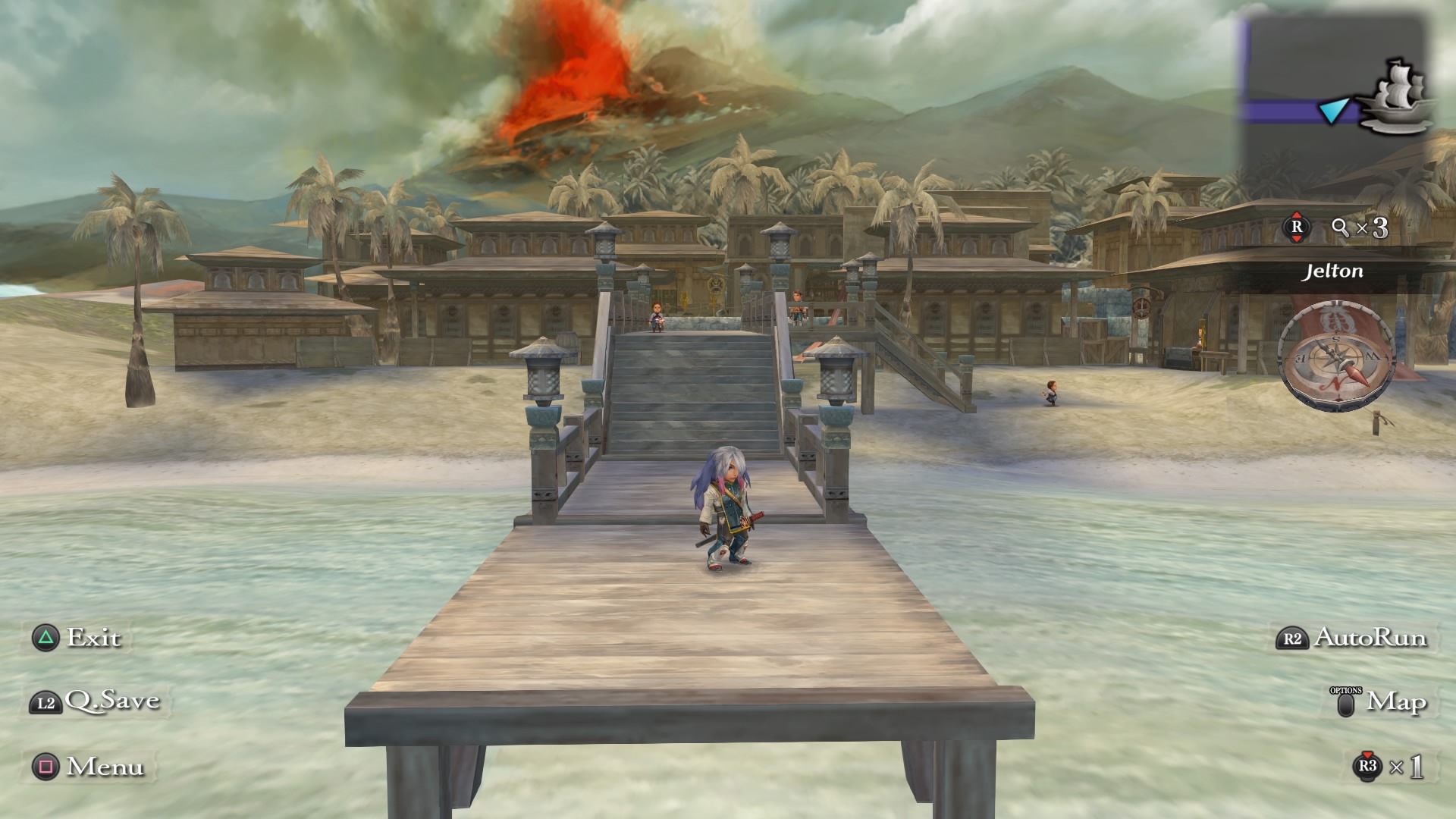Image resolution: width=1456 pixels, height=819 pixels.
Task: Open the Menu
Action: tap(106, 767)
